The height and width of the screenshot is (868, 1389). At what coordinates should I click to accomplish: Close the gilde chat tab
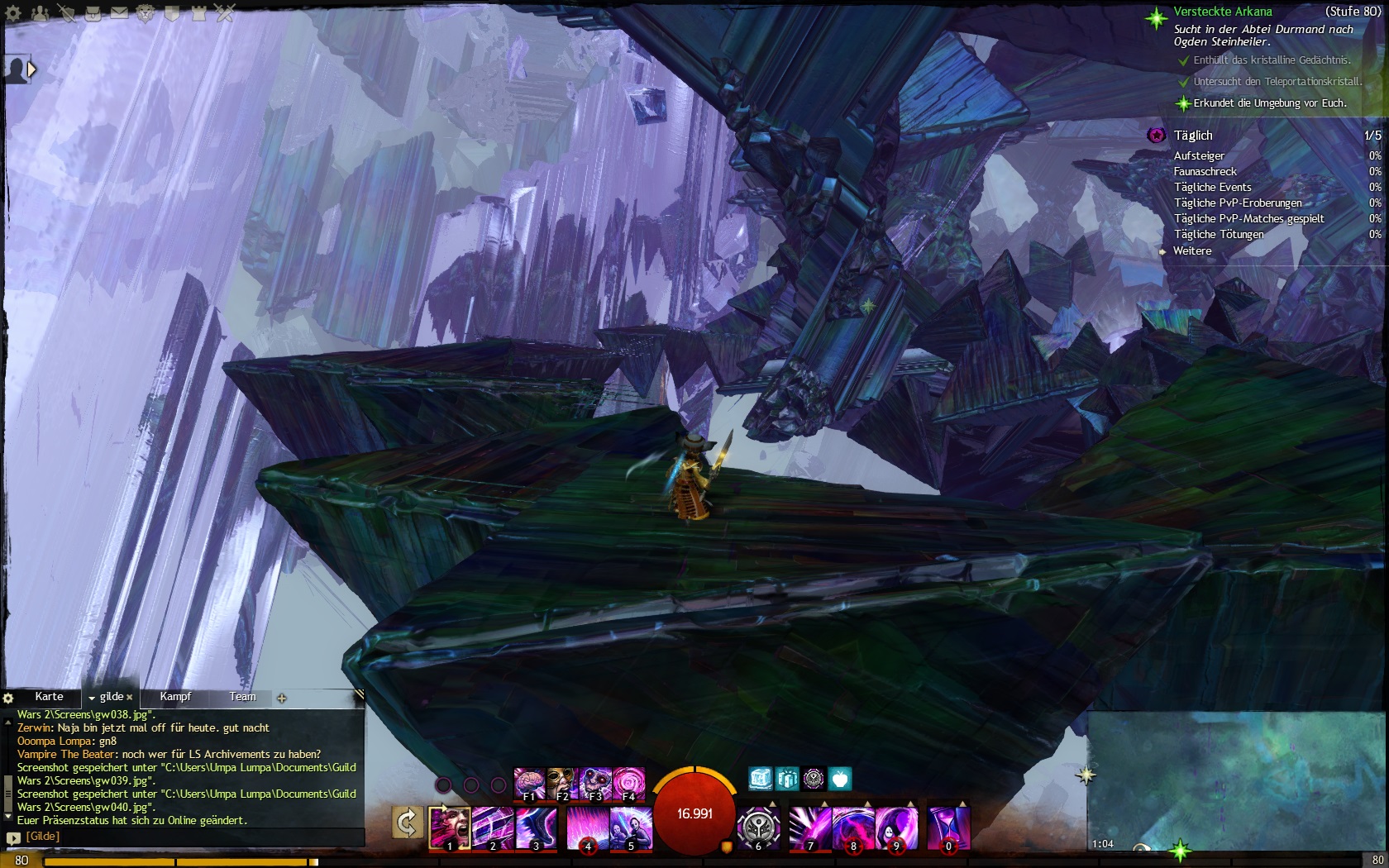130,698
